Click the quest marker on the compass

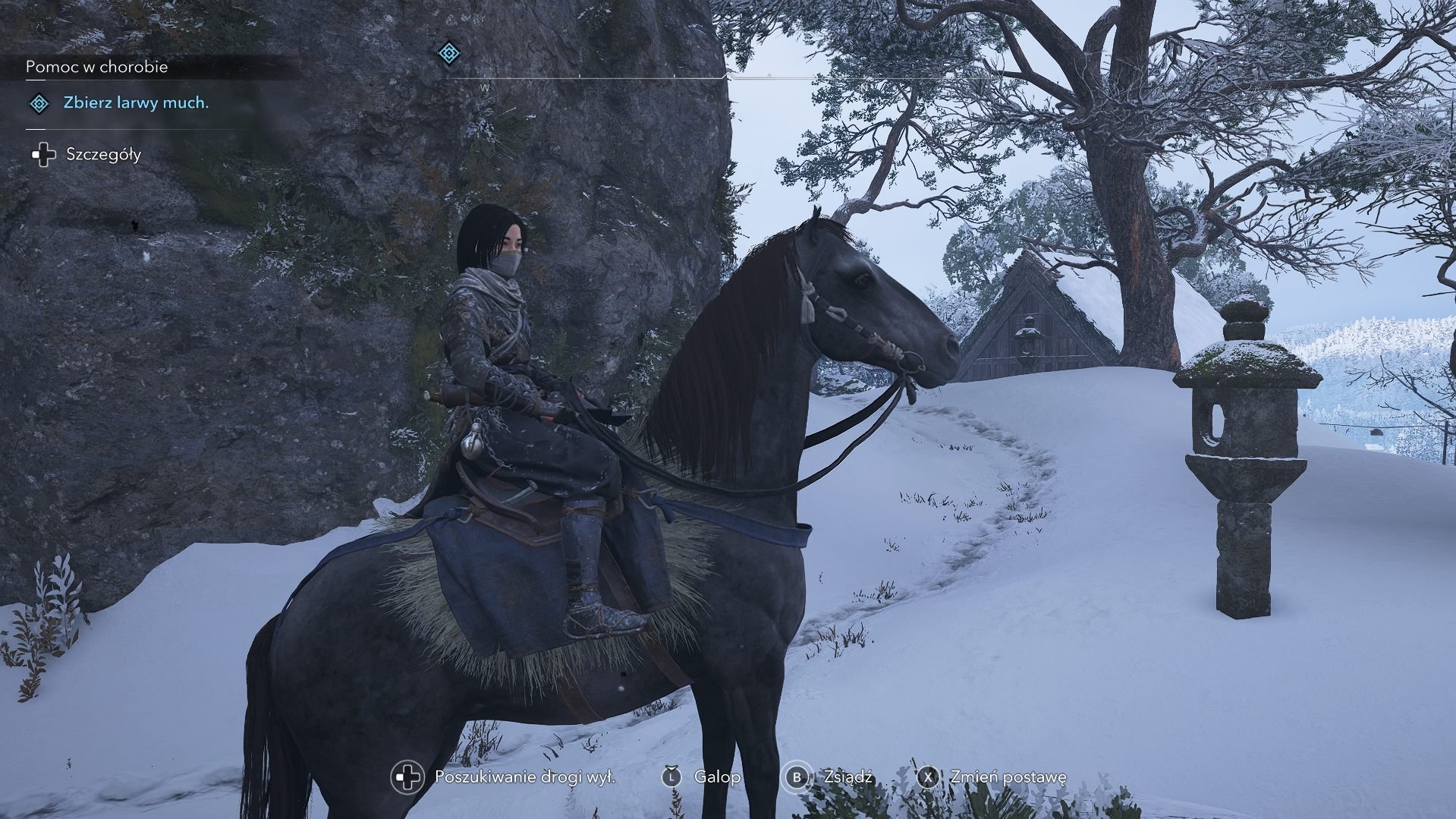pos(450,53)
